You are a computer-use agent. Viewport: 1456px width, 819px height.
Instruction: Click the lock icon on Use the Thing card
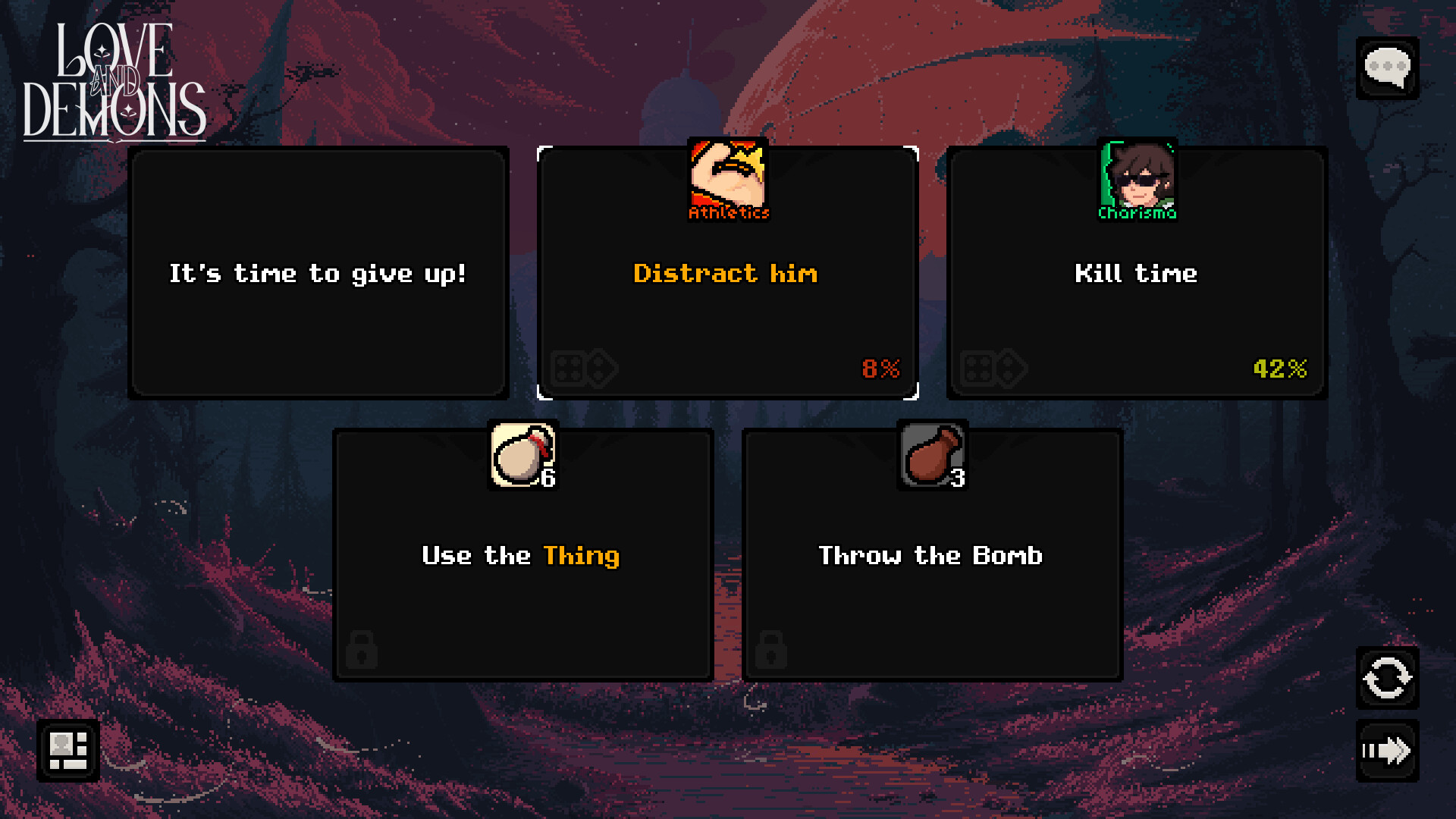click(x=362, y=650)
